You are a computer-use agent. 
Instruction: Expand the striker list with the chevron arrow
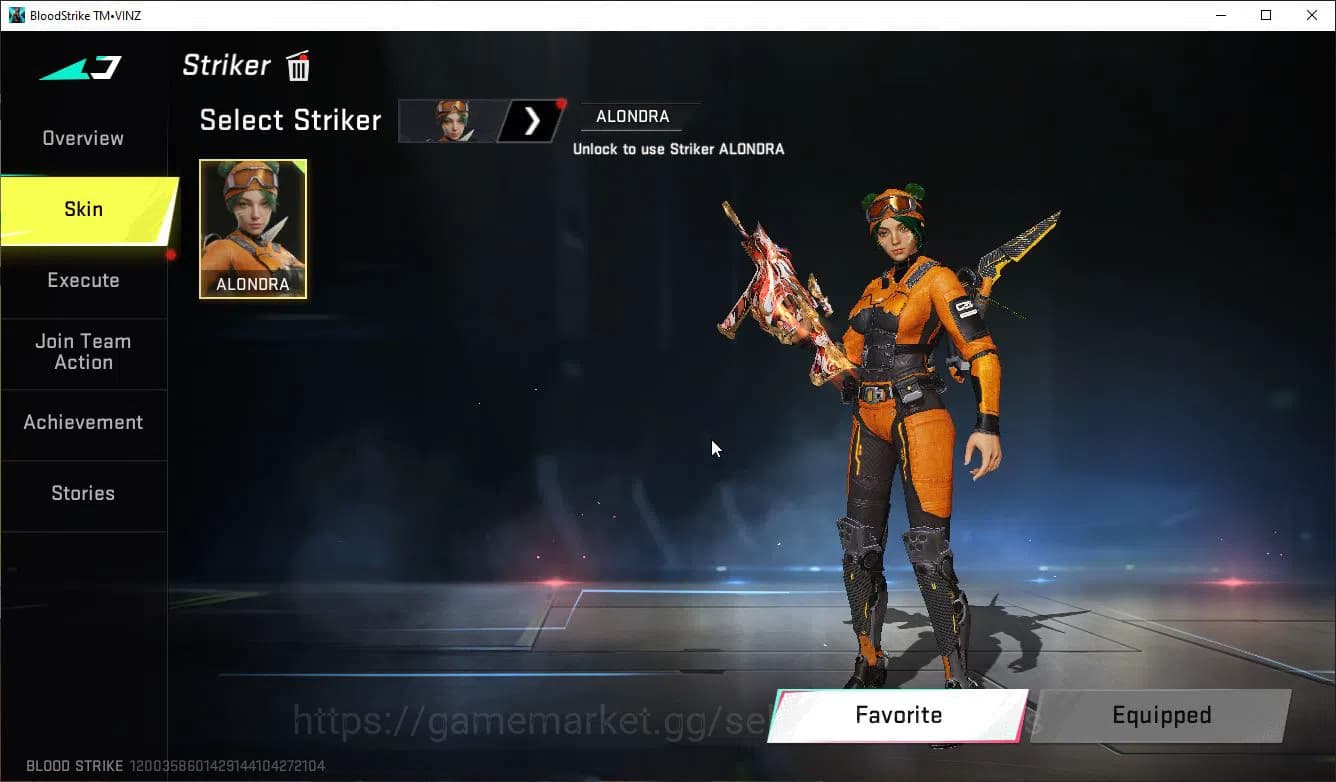(x=530, y=120)
